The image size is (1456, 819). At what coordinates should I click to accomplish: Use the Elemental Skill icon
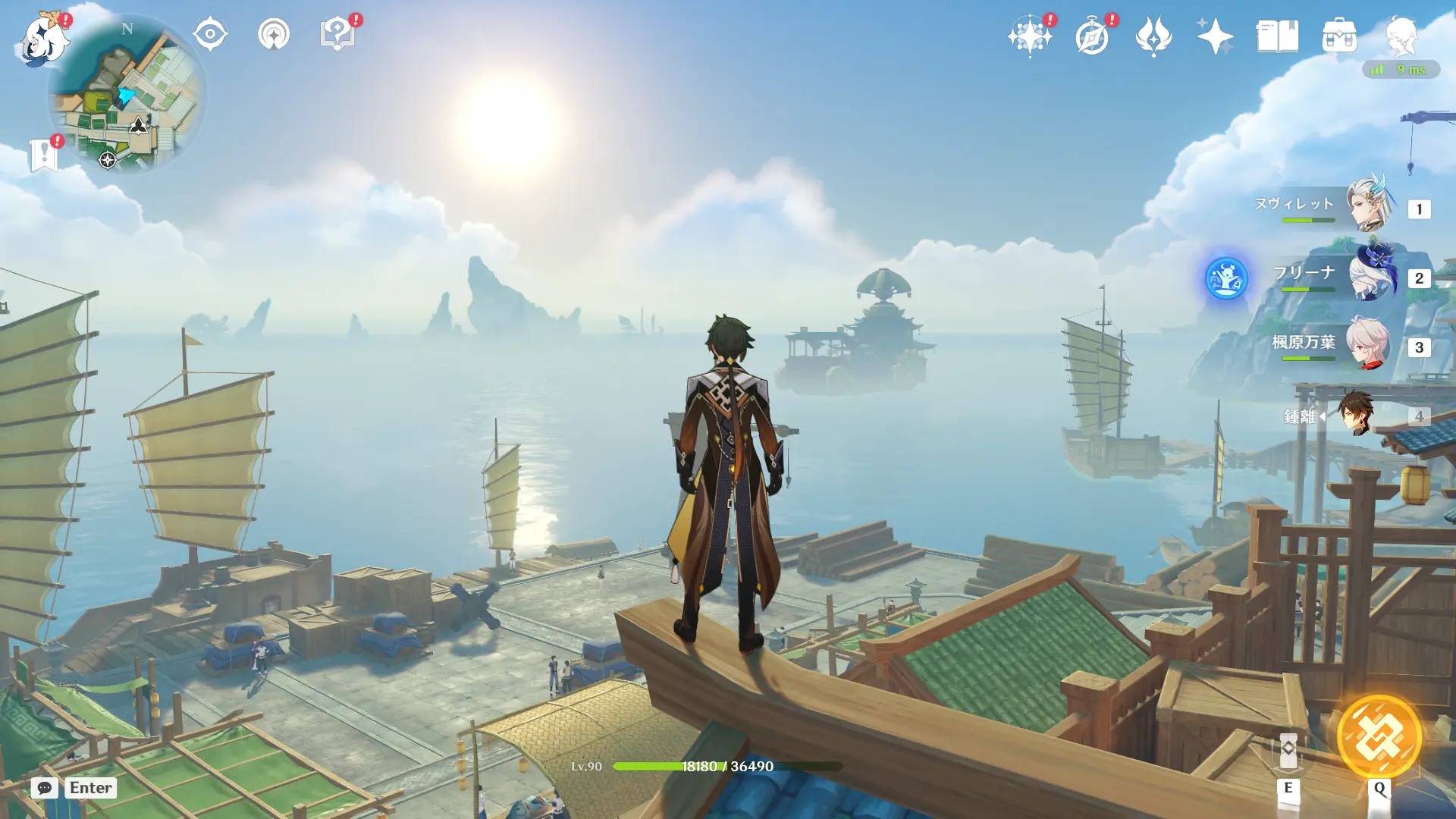click(1288, 751)
